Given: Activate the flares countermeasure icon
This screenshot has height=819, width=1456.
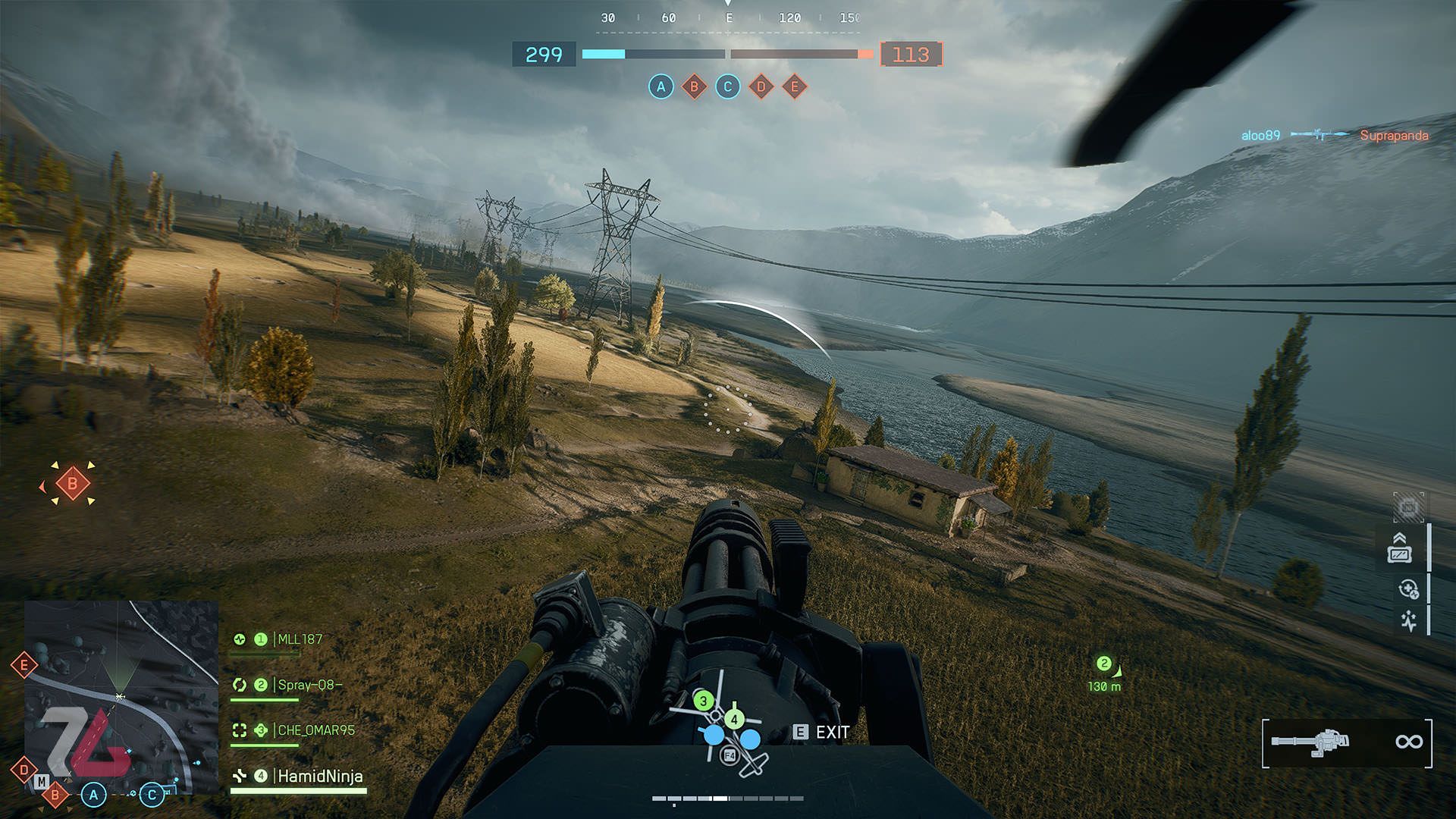Looking at the screenshot, I should click(x=1408, y=621).
